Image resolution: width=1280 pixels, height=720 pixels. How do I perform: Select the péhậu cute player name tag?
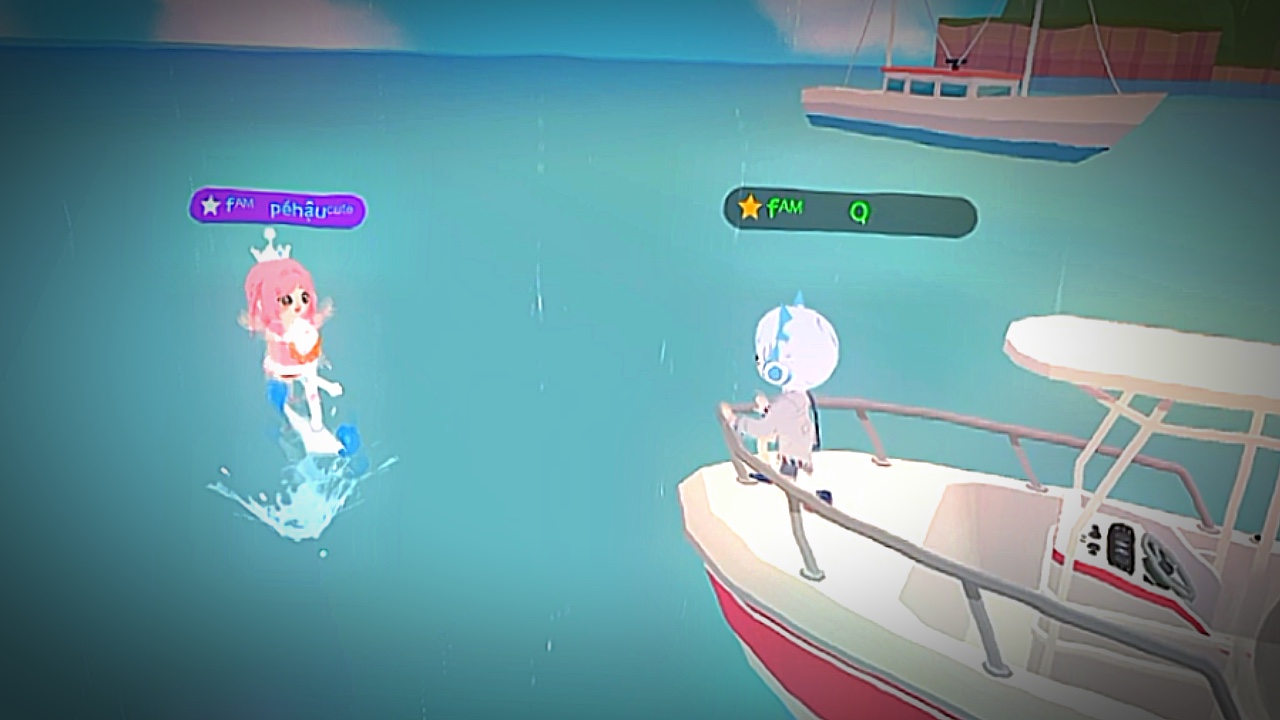point(278,208)
